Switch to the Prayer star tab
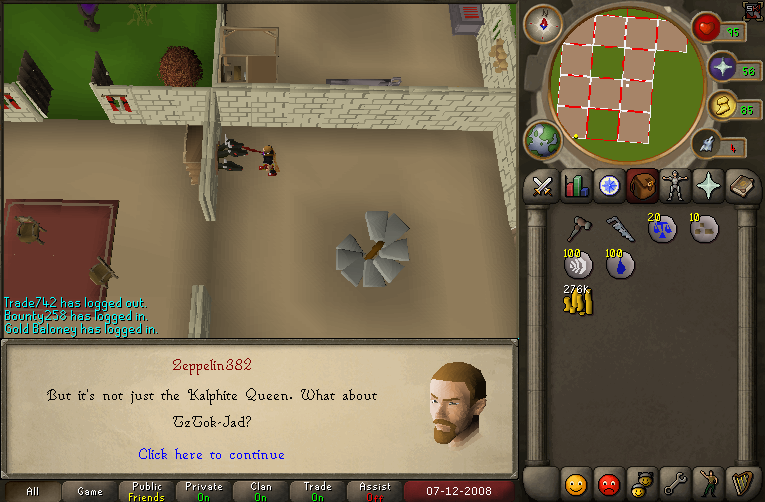The width and height of the screenshot is (765, 502). (x=708, y=186)
